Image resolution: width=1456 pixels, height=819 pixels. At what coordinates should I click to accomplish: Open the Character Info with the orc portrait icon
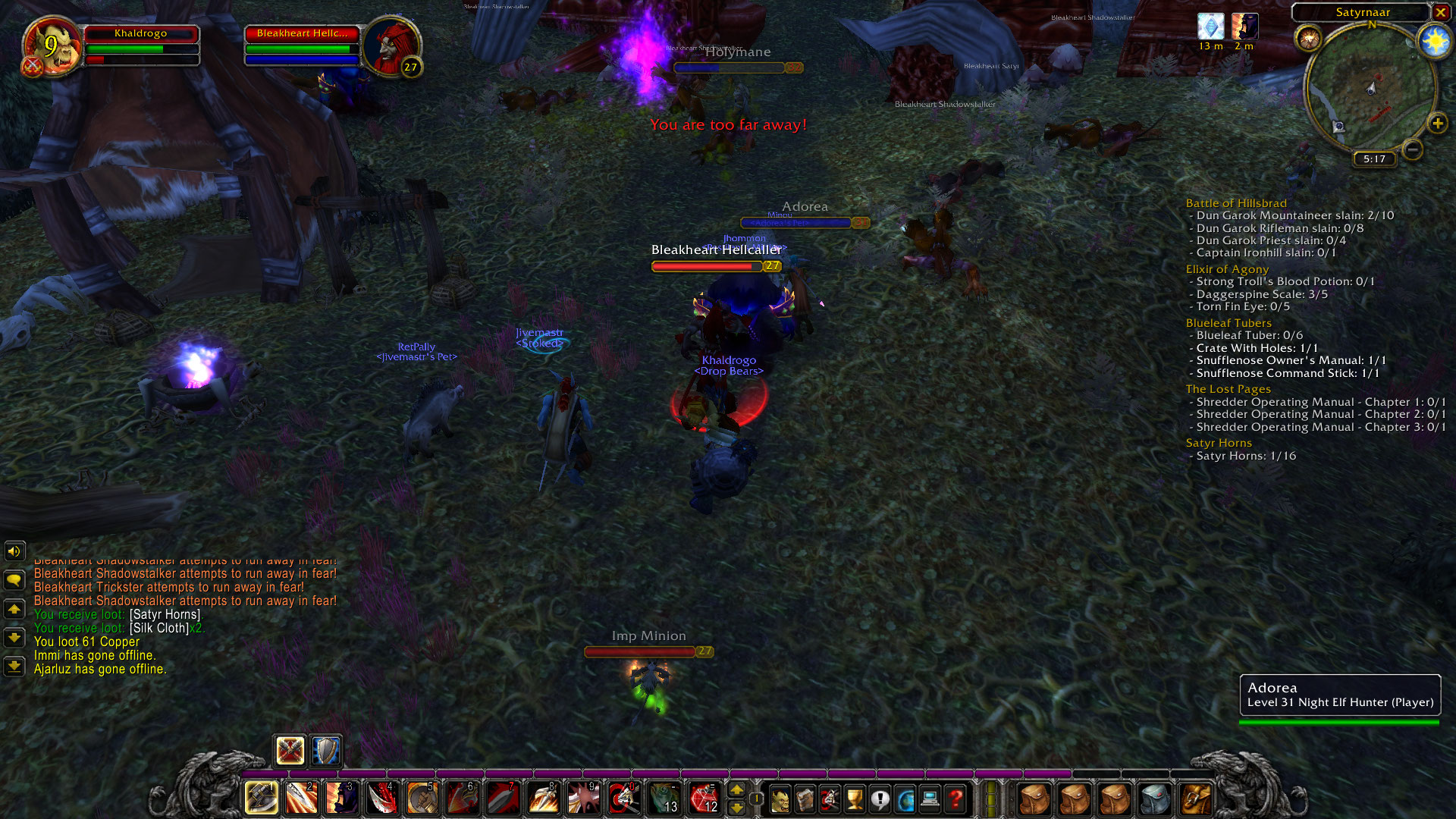(781, 798)
